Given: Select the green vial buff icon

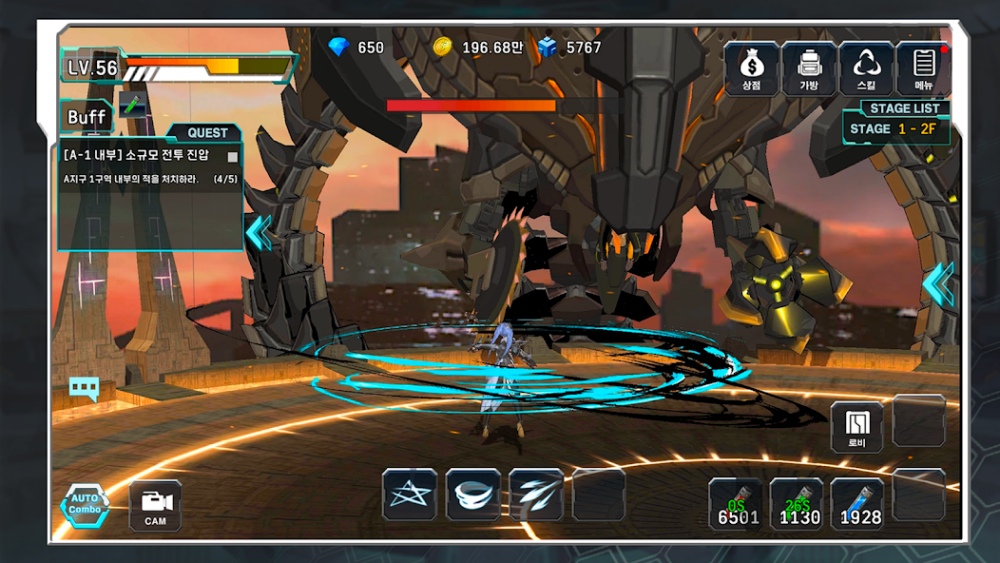Looking at the screenshot, I should click(x=133, y=105).
